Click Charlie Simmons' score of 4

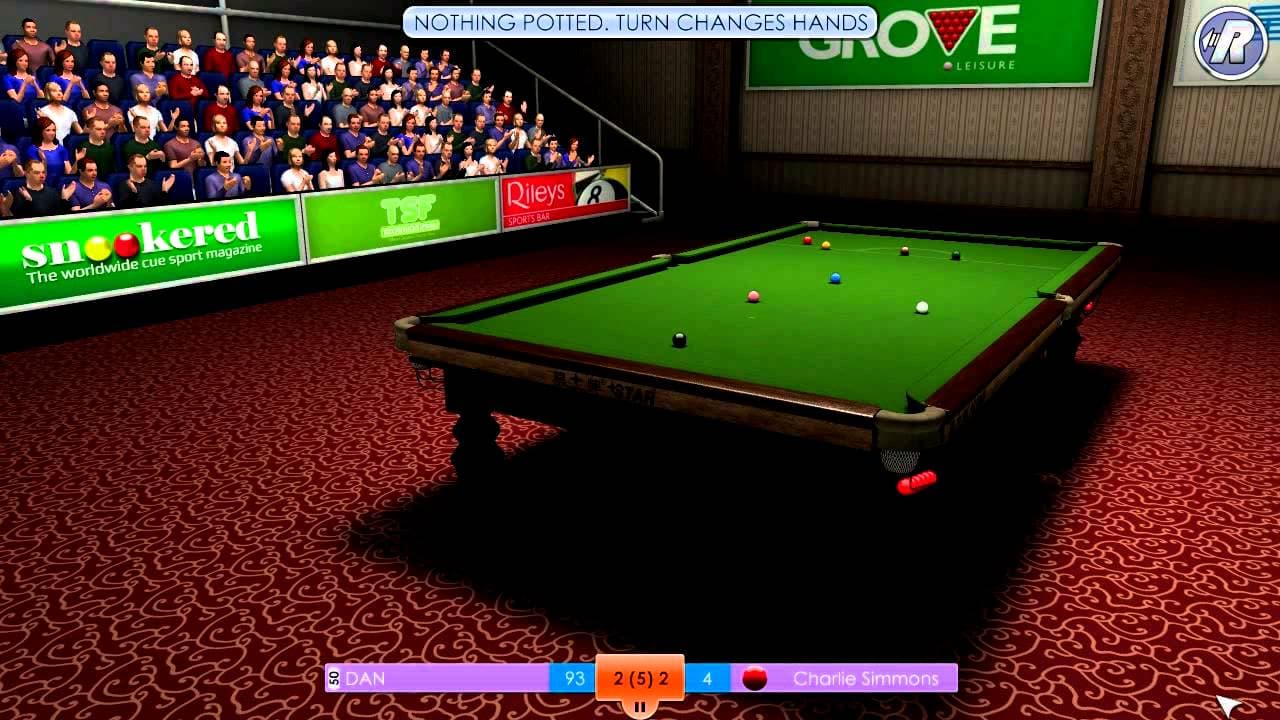(x=707, y=677)
